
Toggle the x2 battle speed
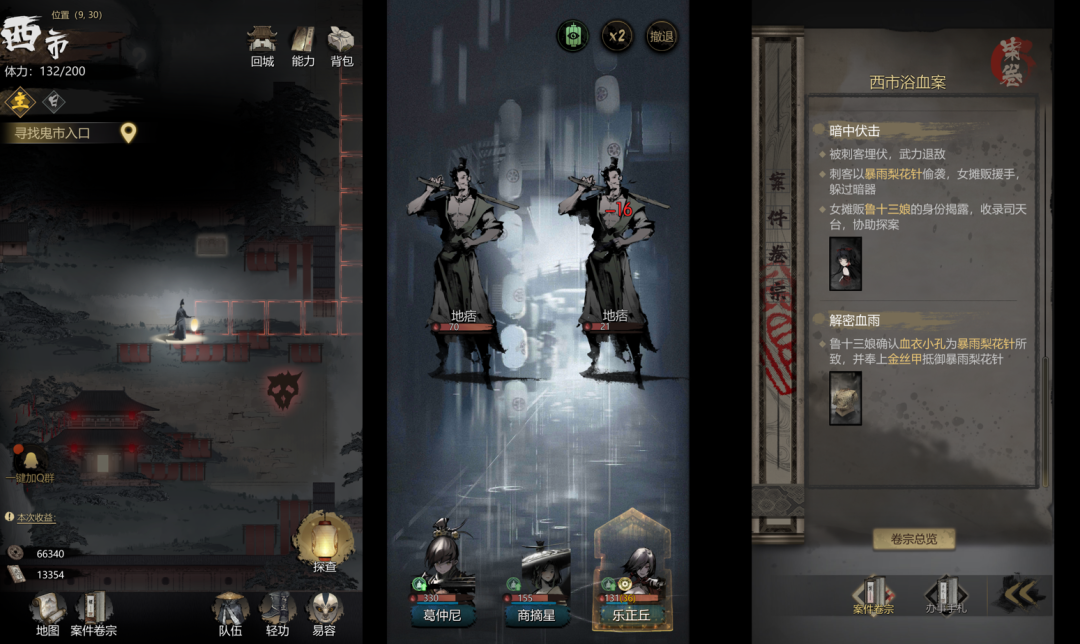coord(617,37)
